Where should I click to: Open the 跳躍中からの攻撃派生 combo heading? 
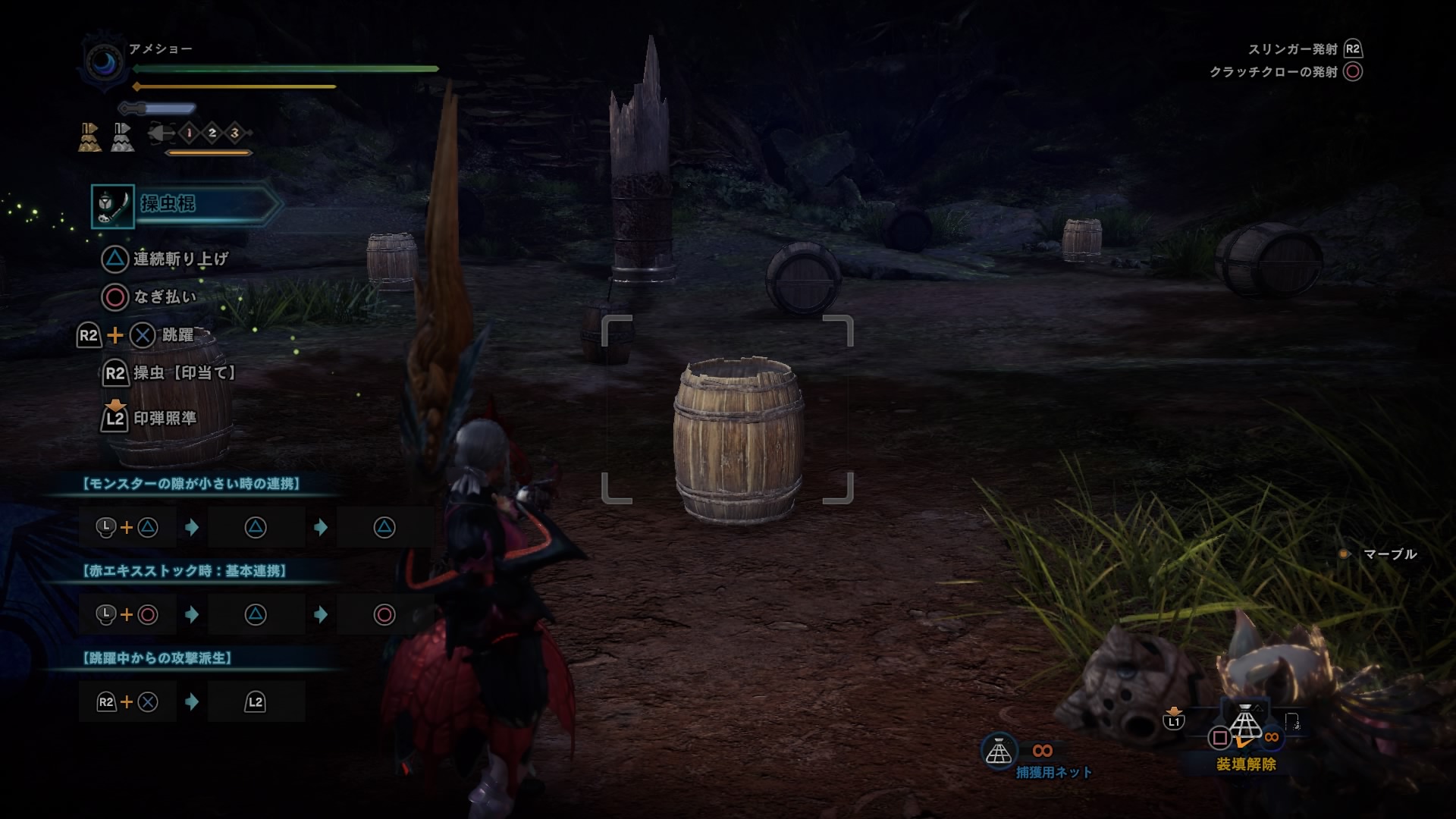pos(156,658)
